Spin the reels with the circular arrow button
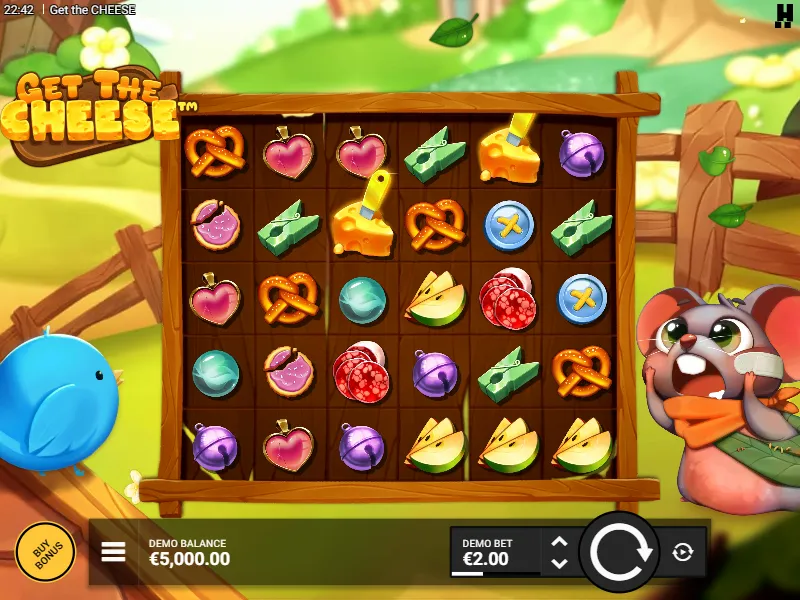 point(620,551)
